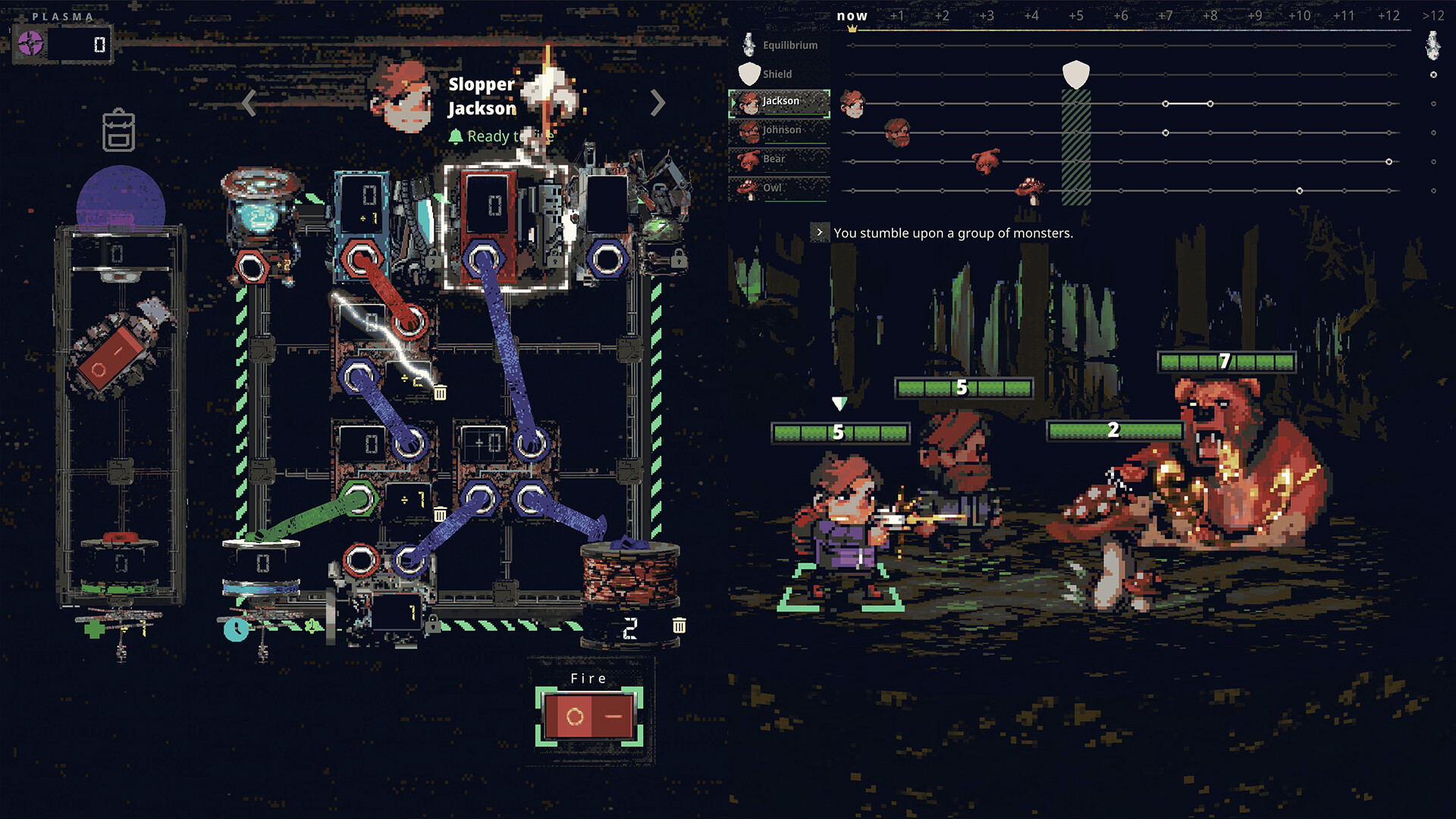Click the Equilibrium icon in the timeline panel
1456x819 pixels.
tap(748, 43)
